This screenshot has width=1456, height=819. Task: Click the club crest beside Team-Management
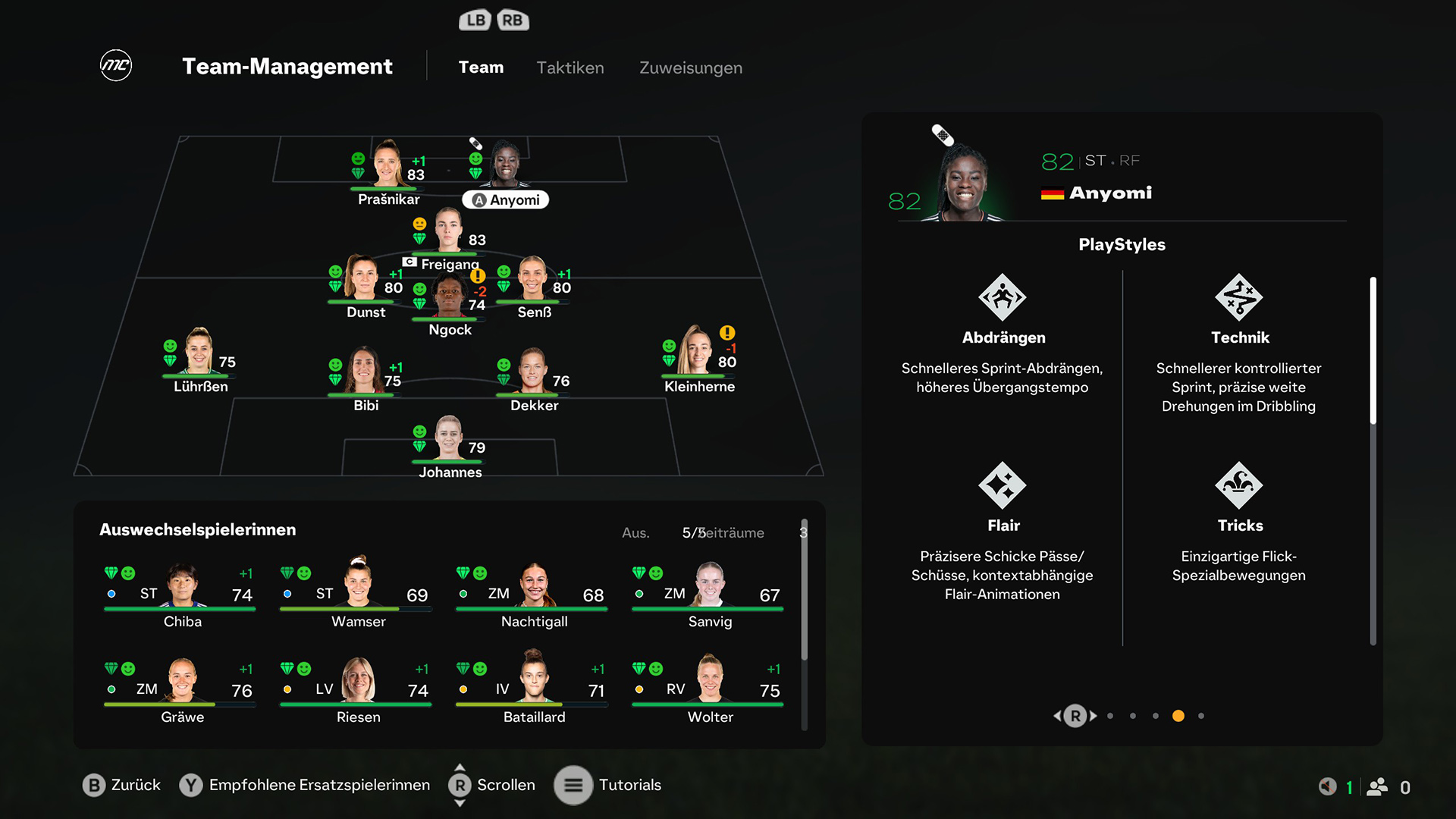115,65
